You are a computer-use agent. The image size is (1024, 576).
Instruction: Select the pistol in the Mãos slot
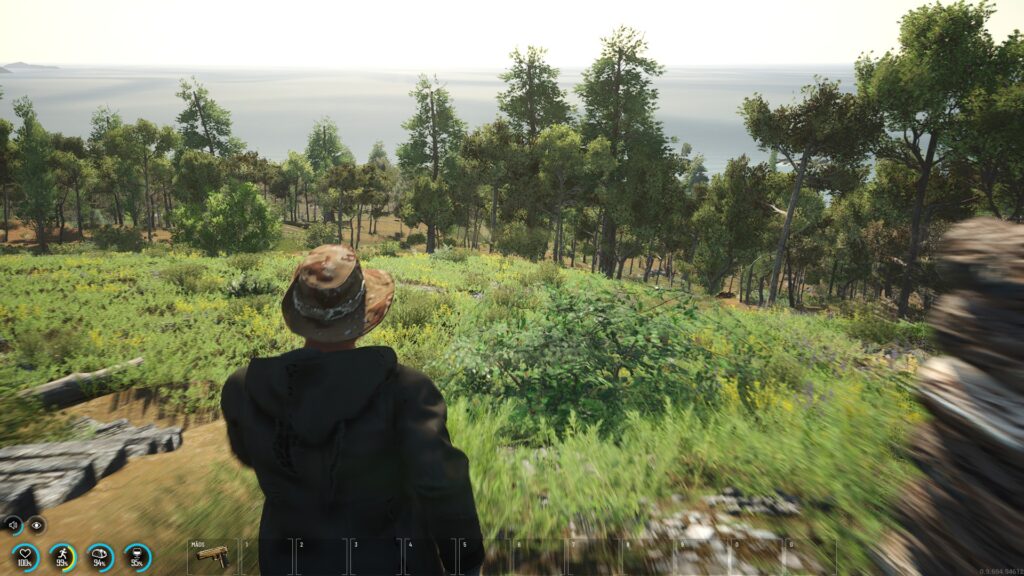(x=212, y=556)
